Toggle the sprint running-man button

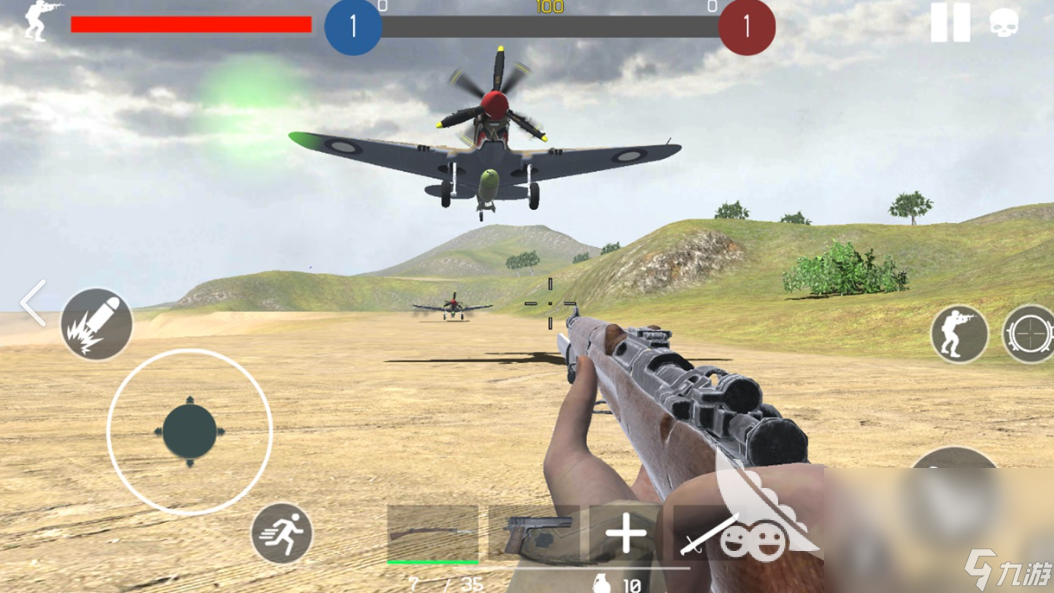tap(282, 533)
